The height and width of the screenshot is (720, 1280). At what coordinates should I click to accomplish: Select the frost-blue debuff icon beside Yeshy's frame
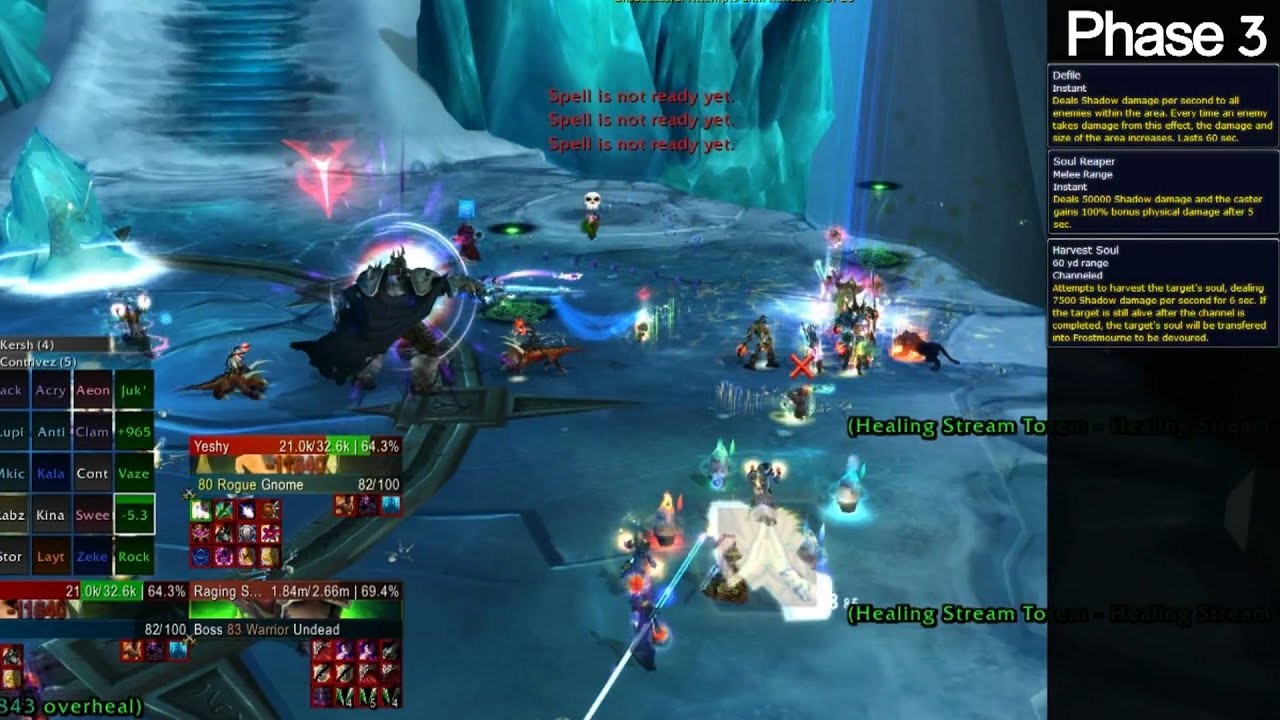389,507
